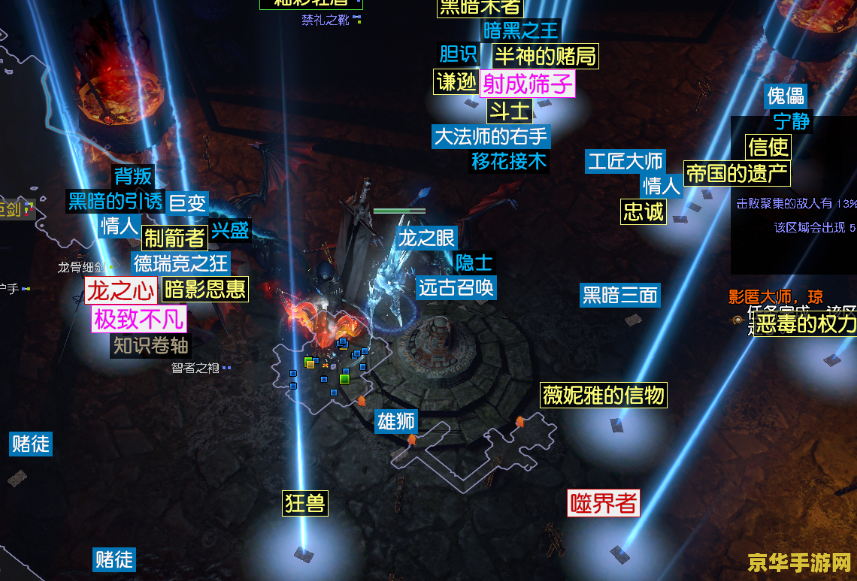Pick up the 龙之心 item label
Viewport: 857px width, 581px height.
121,291
